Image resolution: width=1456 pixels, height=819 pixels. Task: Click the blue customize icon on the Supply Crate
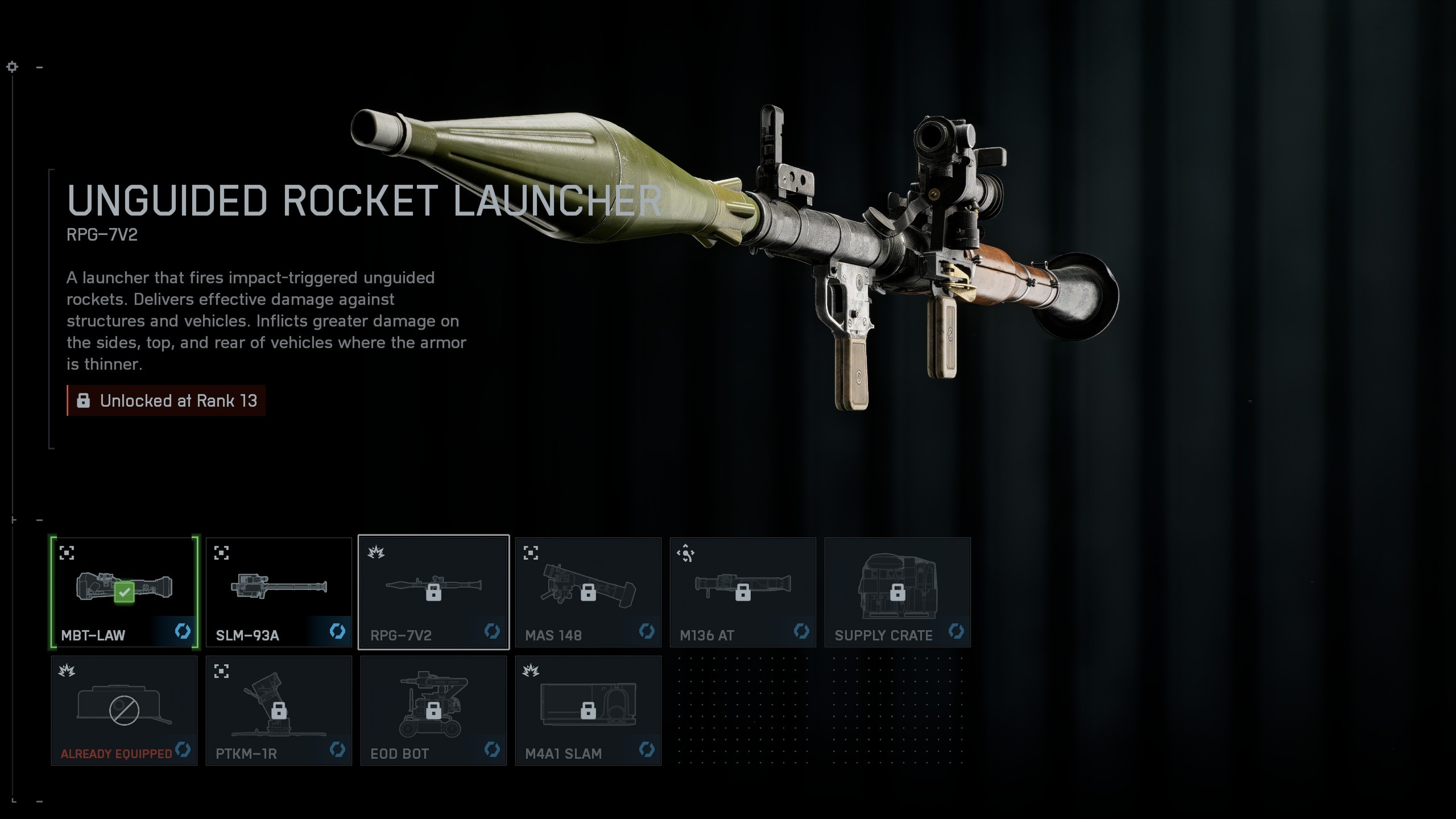coord(956,632)
